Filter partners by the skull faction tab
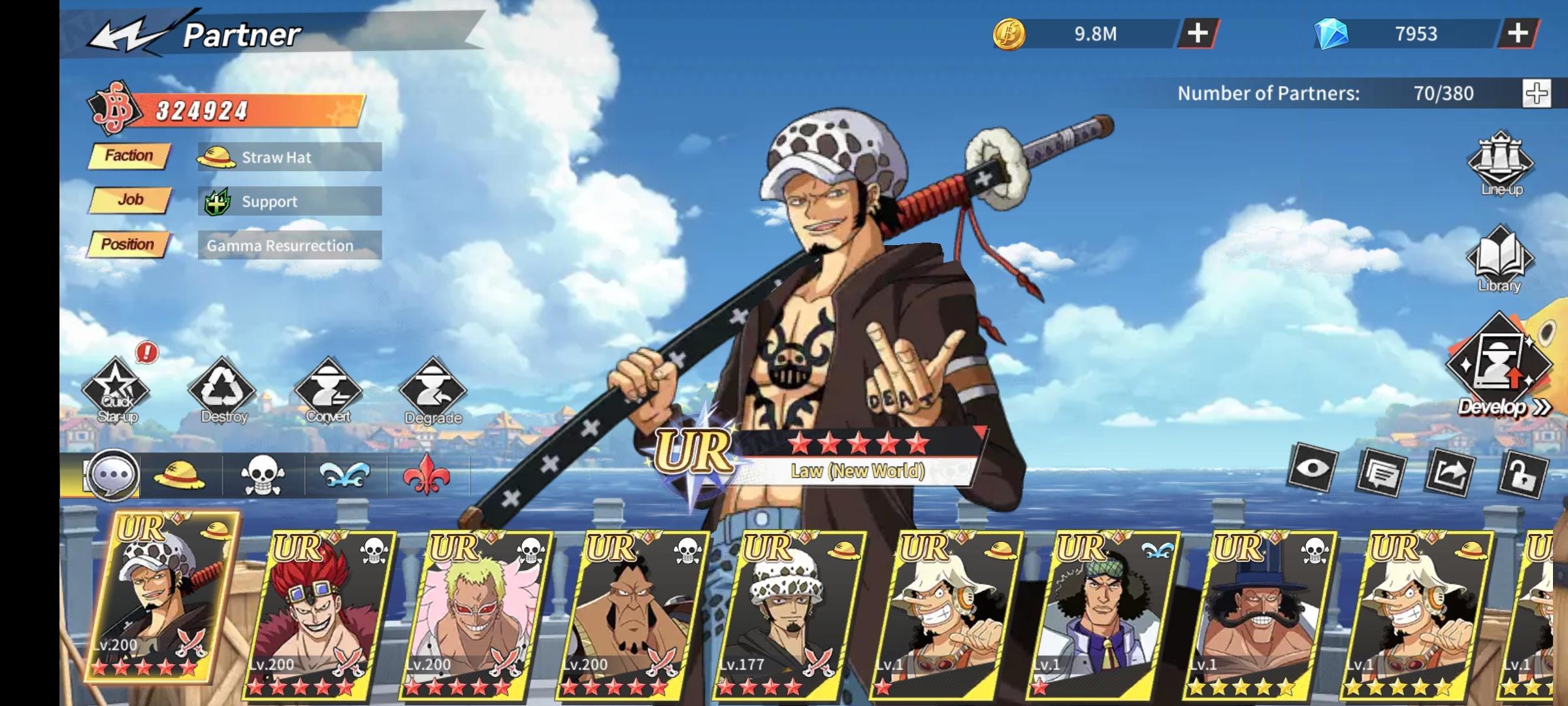Image resolution: width=1568 pixels, height=706 pixels. pyautogui.click(x=263, y=475)
